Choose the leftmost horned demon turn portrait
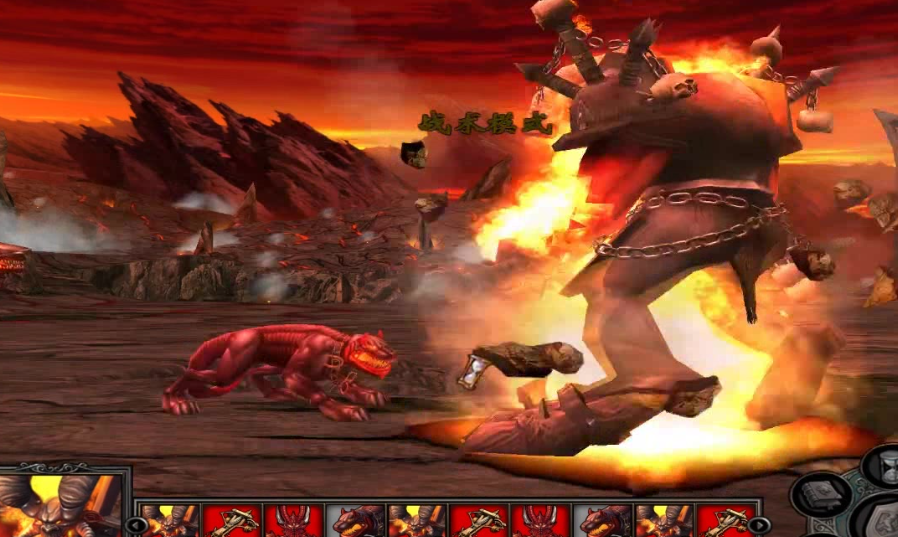Screen dimensions: 898x537 coord(170,520)
